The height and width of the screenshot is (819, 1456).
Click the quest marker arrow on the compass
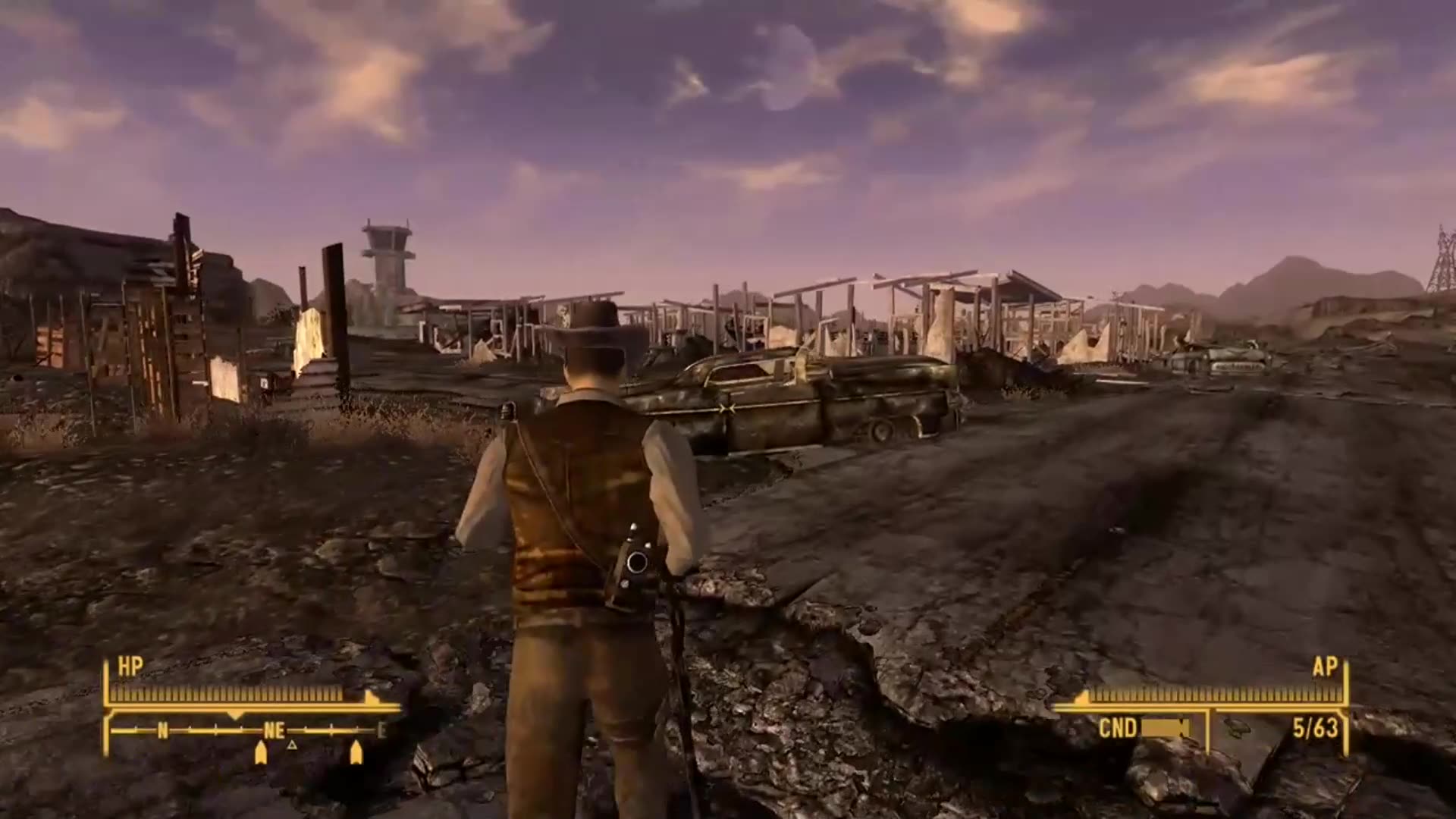(x=259, y=752)
